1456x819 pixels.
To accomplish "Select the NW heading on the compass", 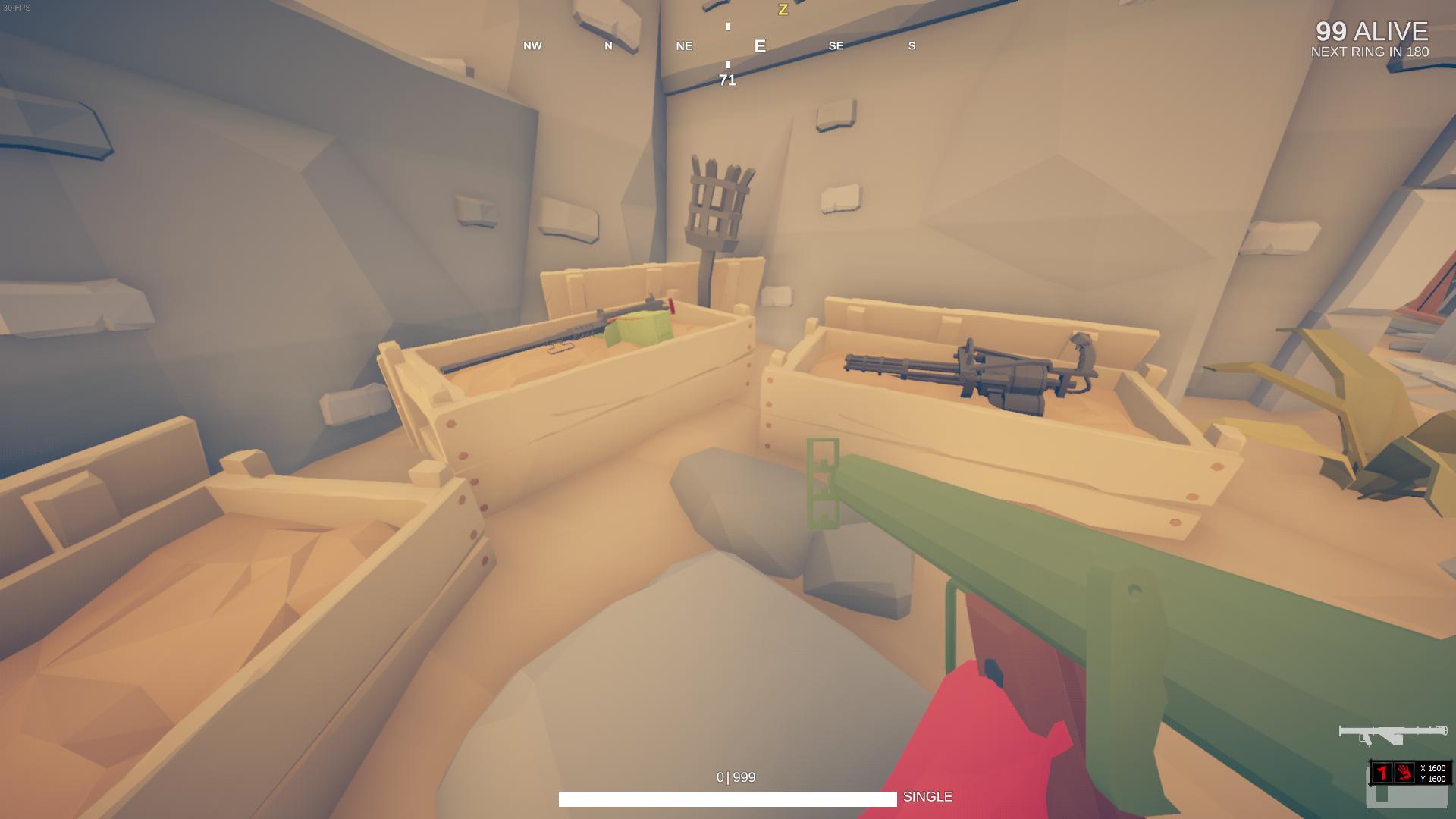I will [532, 46].
